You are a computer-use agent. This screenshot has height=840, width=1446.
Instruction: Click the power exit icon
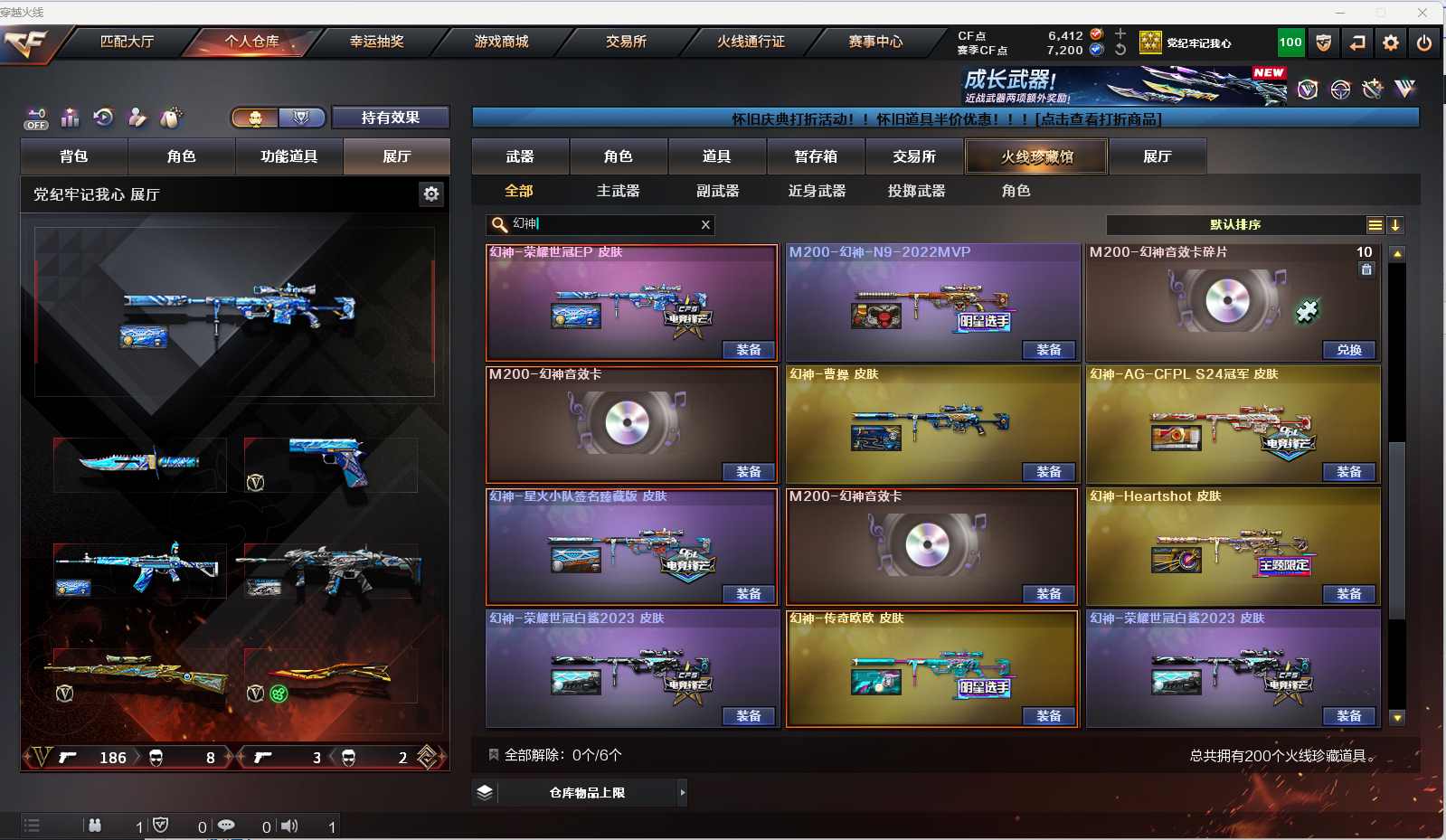(1424, 42)
